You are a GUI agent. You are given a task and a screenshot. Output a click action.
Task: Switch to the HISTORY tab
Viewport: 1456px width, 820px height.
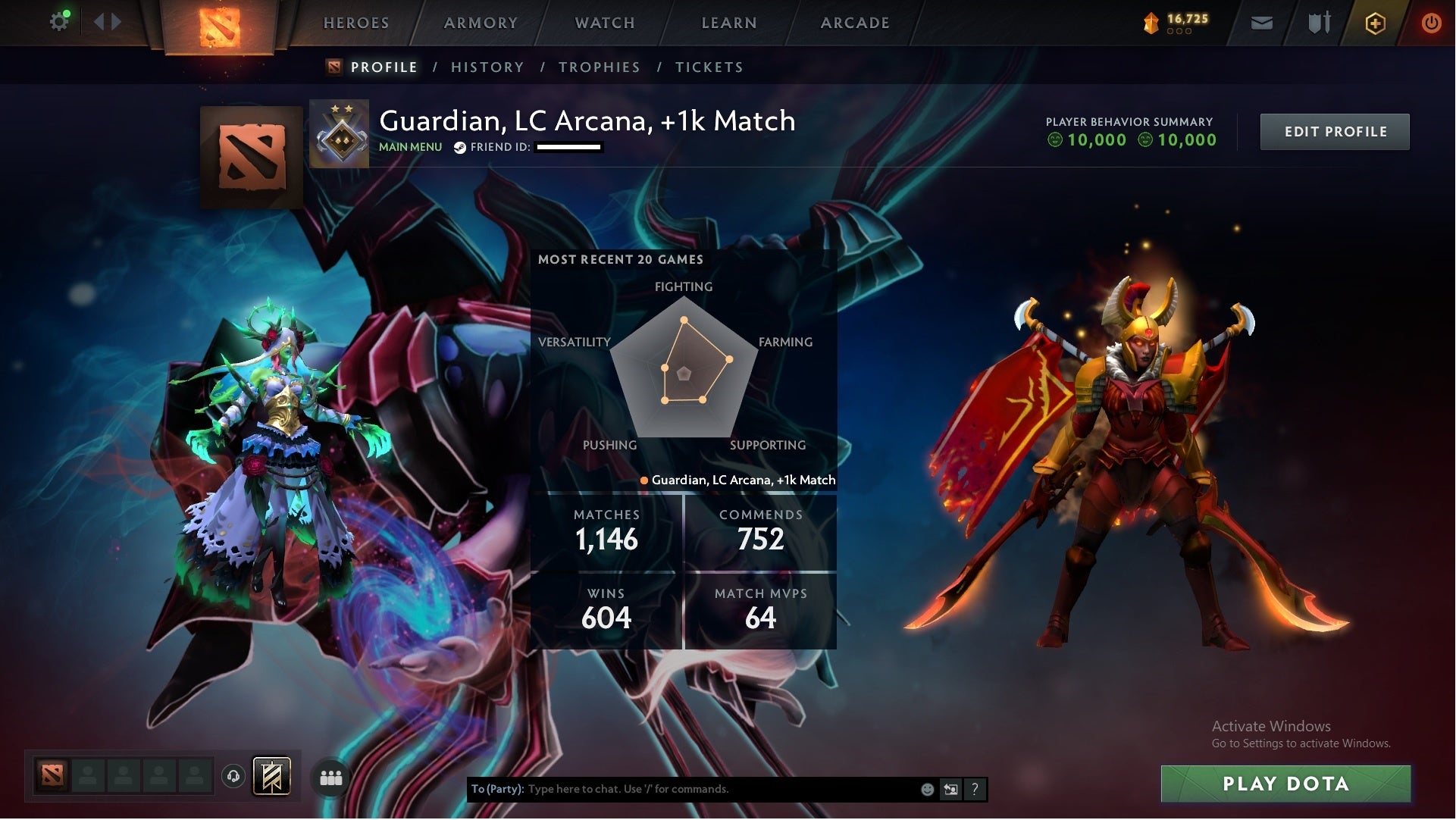(487, 67)
